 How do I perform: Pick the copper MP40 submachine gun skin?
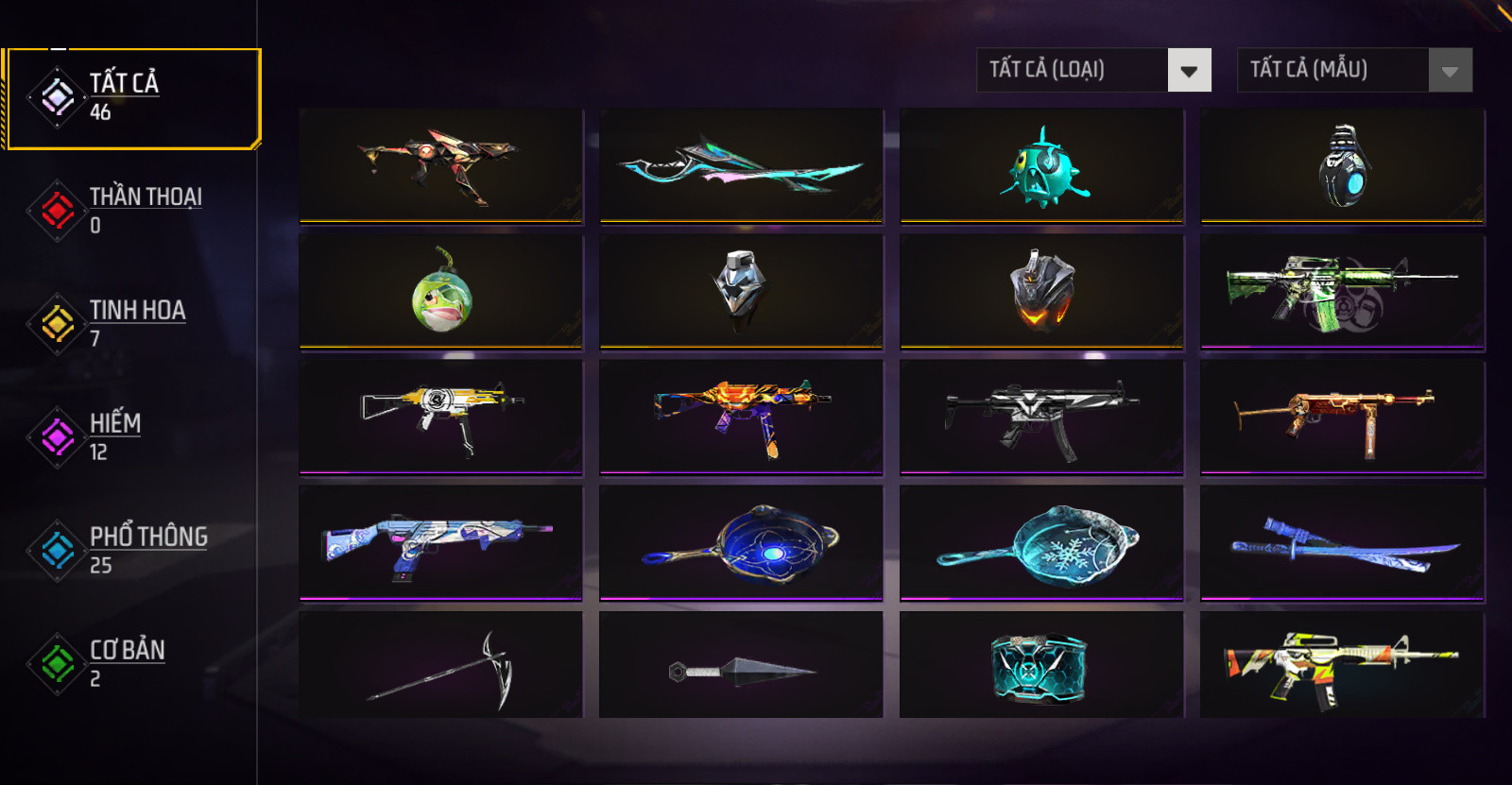(1342, 417)
